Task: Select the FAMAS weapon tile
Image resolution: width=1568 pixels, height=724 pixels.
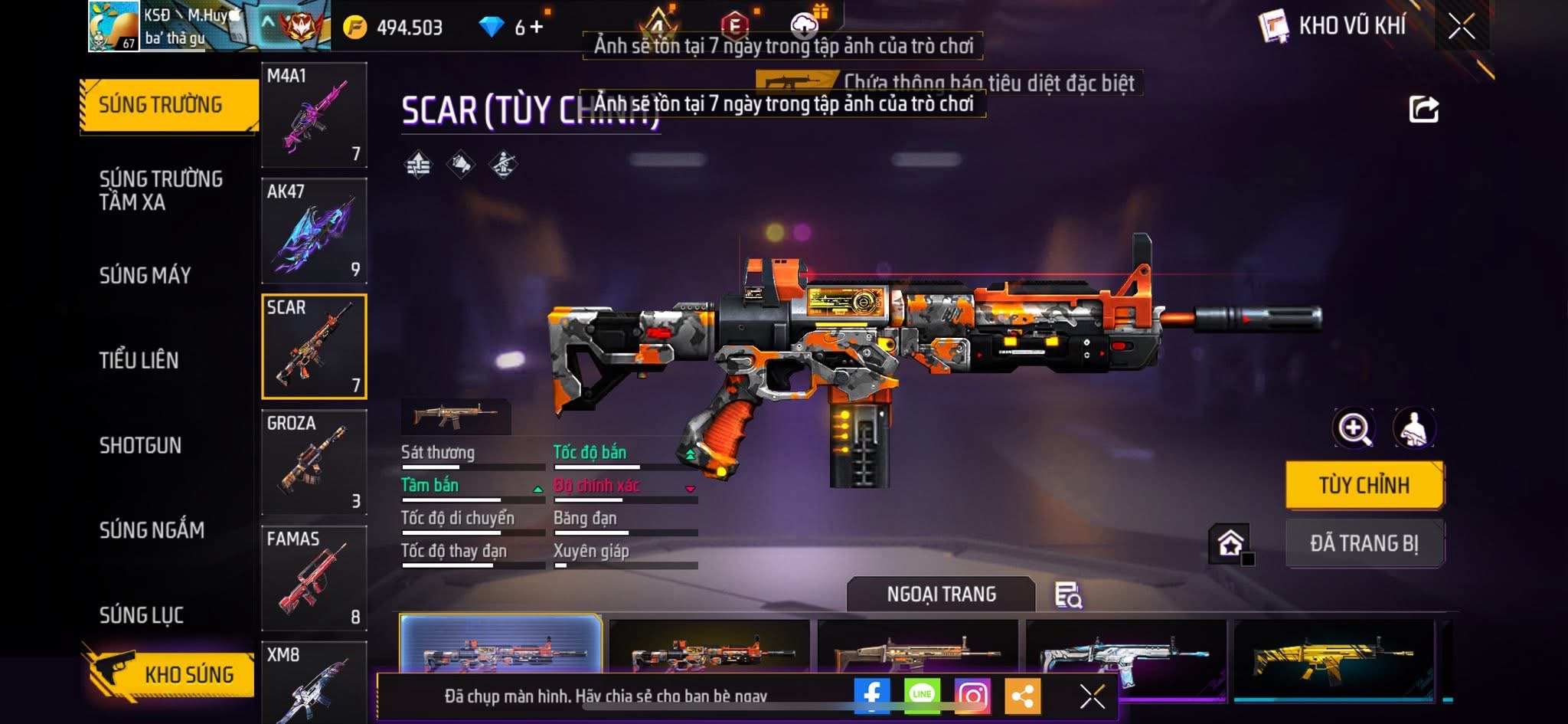Action: (314, 578)
